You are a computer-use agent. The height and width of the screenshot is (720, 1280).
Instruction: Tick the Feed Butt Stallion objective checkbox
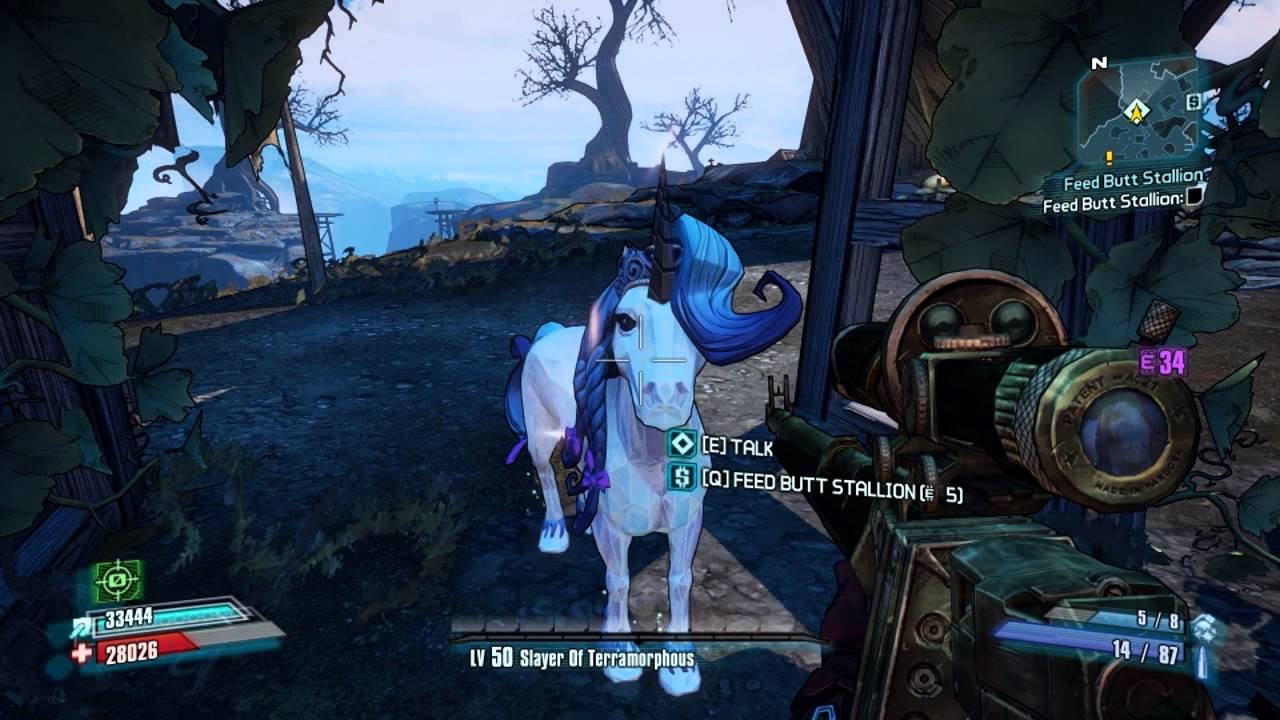point(1193,201)
